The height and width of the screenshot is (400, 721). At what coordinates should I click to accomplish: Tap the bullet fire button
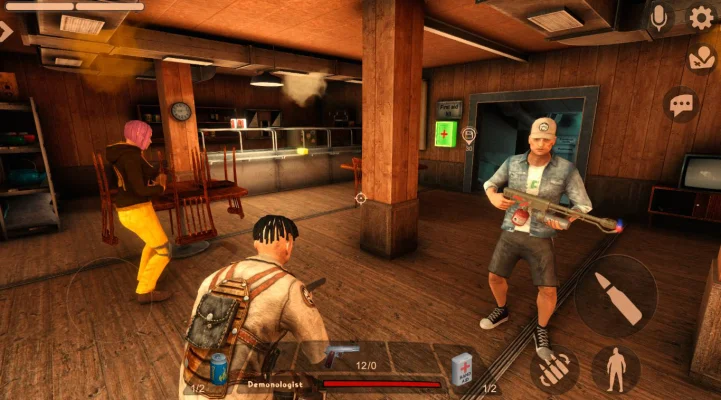point(616,296)
